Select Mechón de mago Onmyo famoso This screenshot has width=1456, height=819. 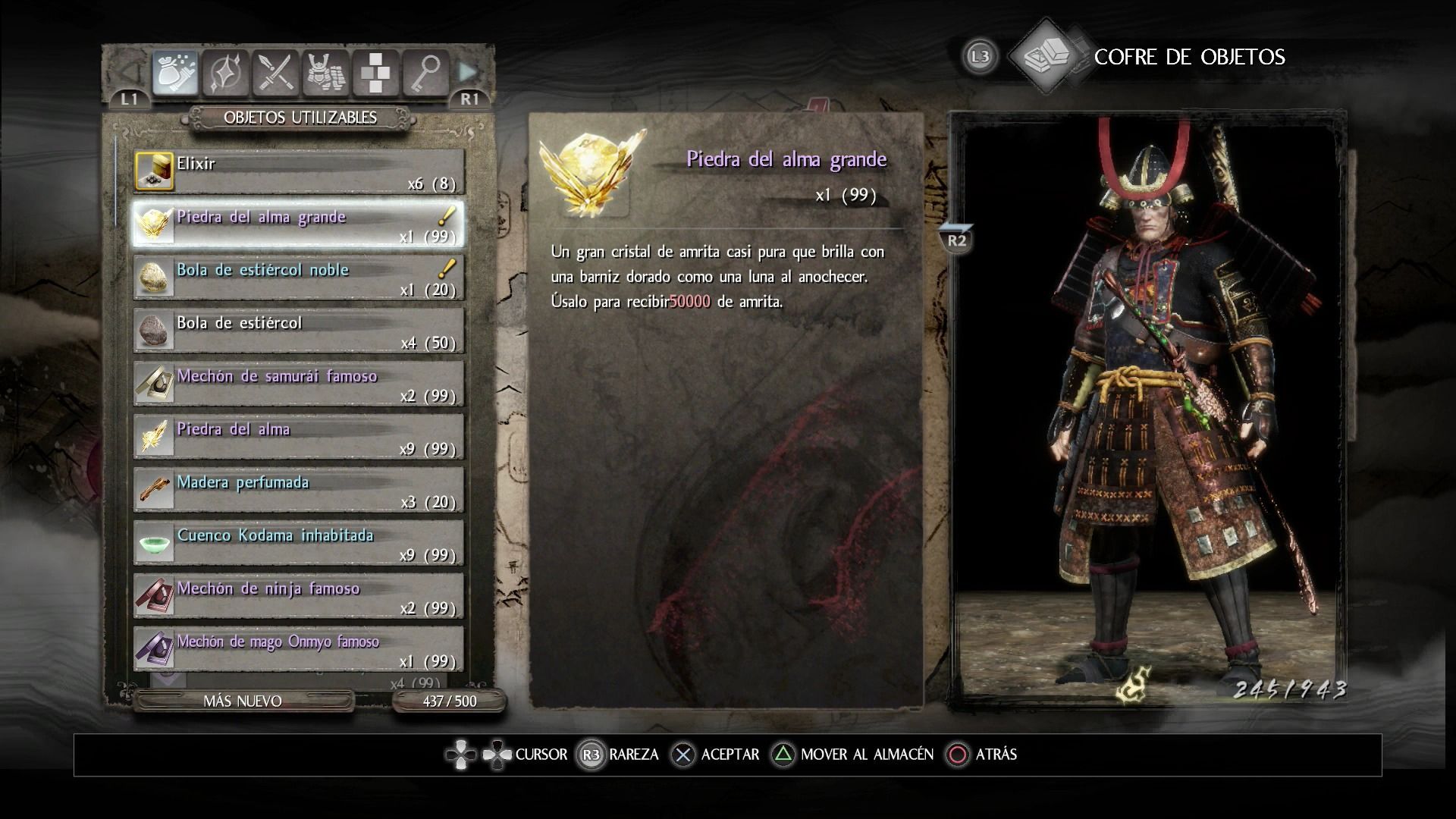[x=299, y=649]
